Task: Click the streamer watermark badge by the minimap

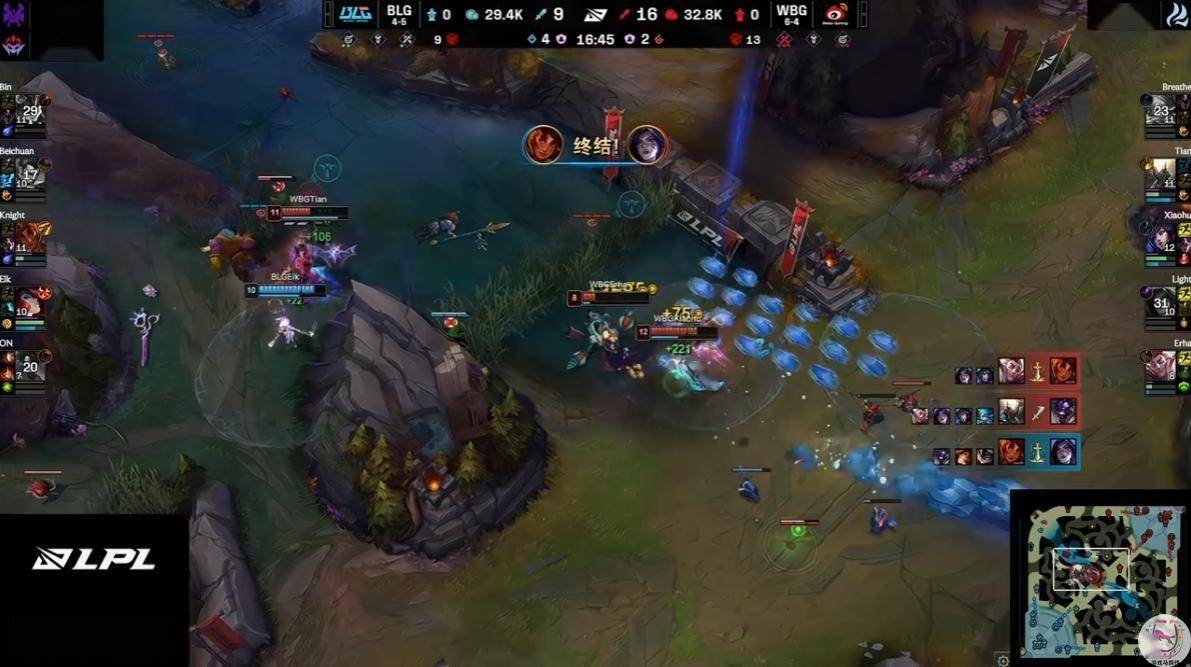Action: 1162,639
